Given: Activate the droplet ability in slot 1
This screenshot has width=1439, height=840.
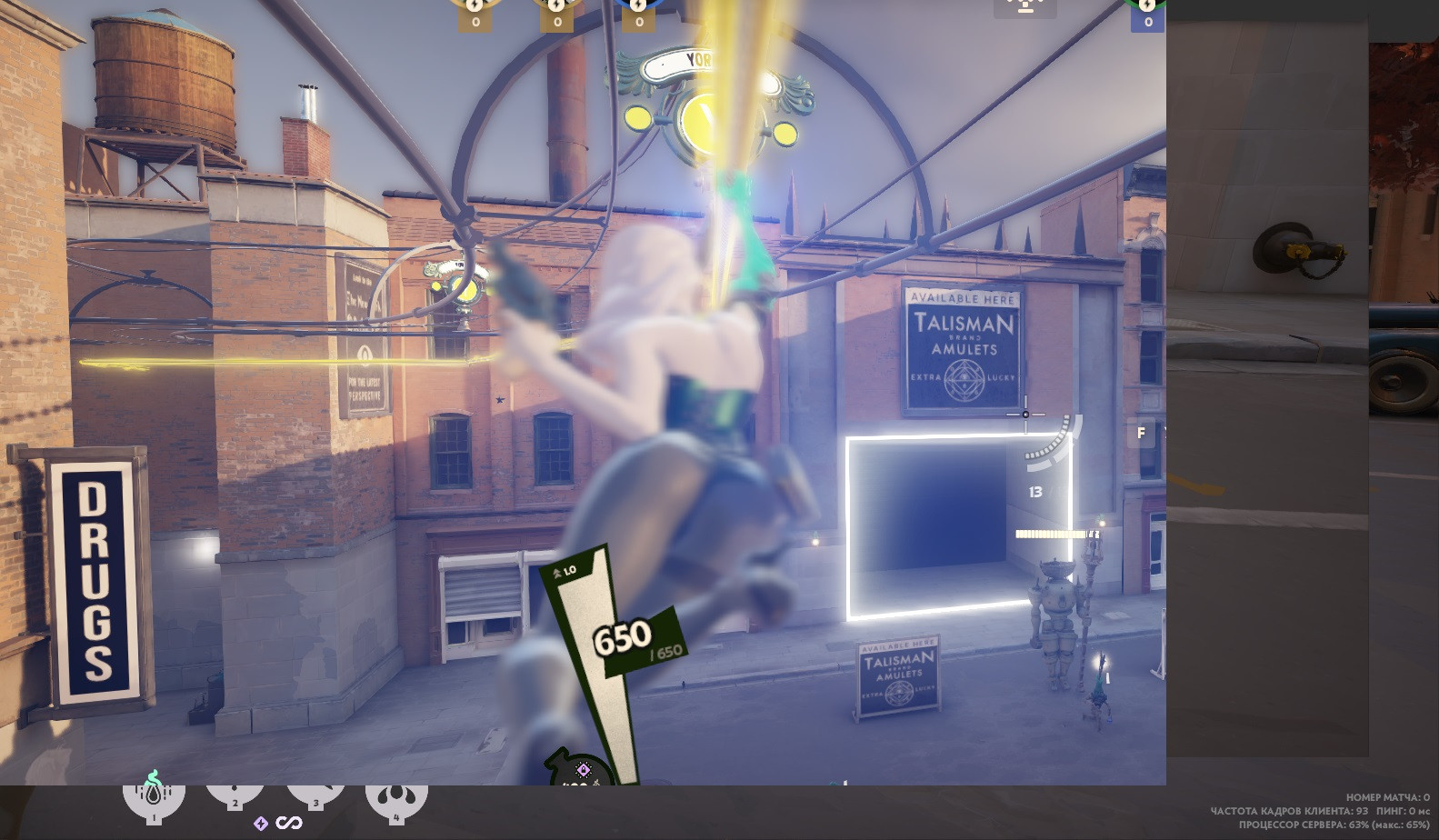Looking at the screenshot, I should tap(154, 798).
